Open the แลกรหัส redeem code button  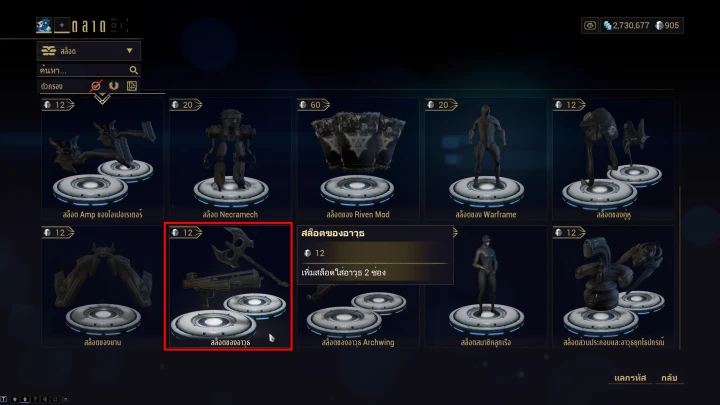coord(628,378)
